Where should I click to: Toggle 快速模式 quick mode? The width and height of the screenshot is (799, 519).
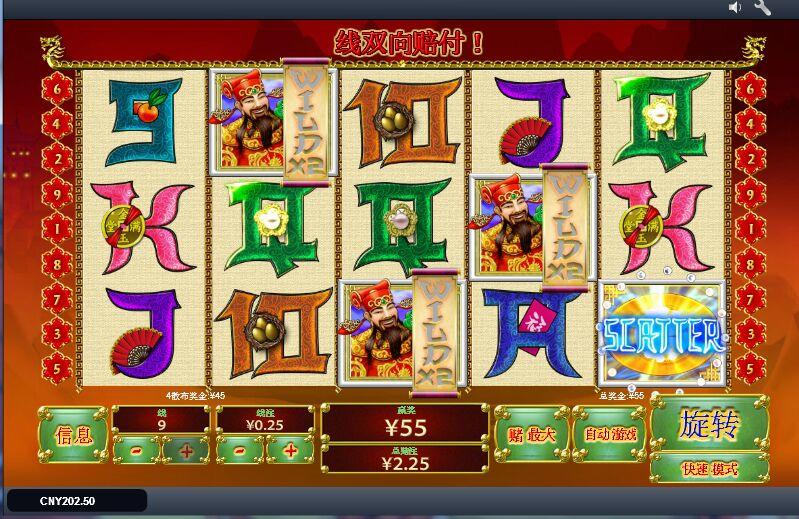[x=709, y=468]
